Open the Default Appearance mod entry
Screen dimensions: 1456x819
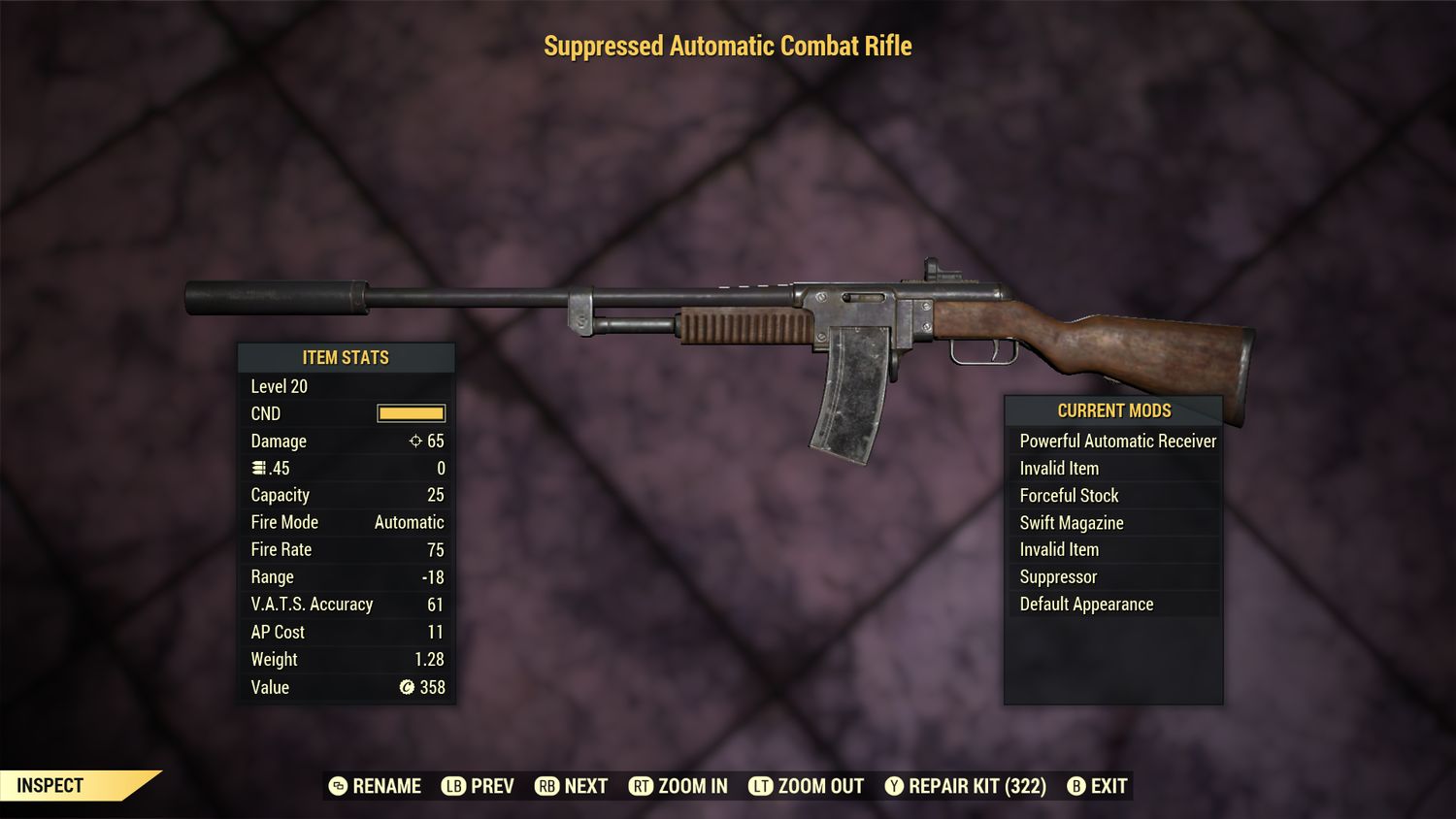(x=1086, y=604)
